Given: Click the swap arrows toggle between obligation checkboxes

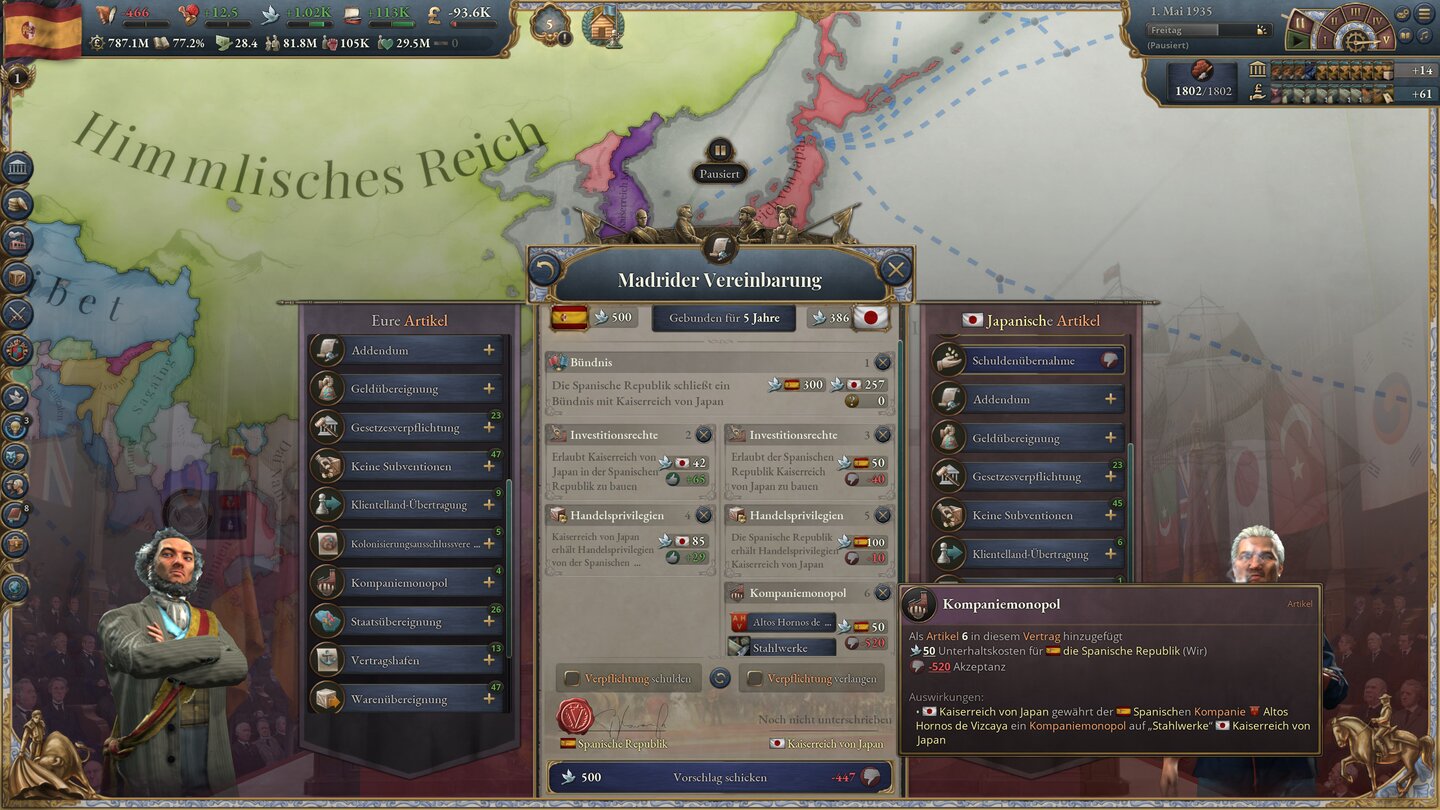Looking at the screenshot, I should click(x=720, y=678).
